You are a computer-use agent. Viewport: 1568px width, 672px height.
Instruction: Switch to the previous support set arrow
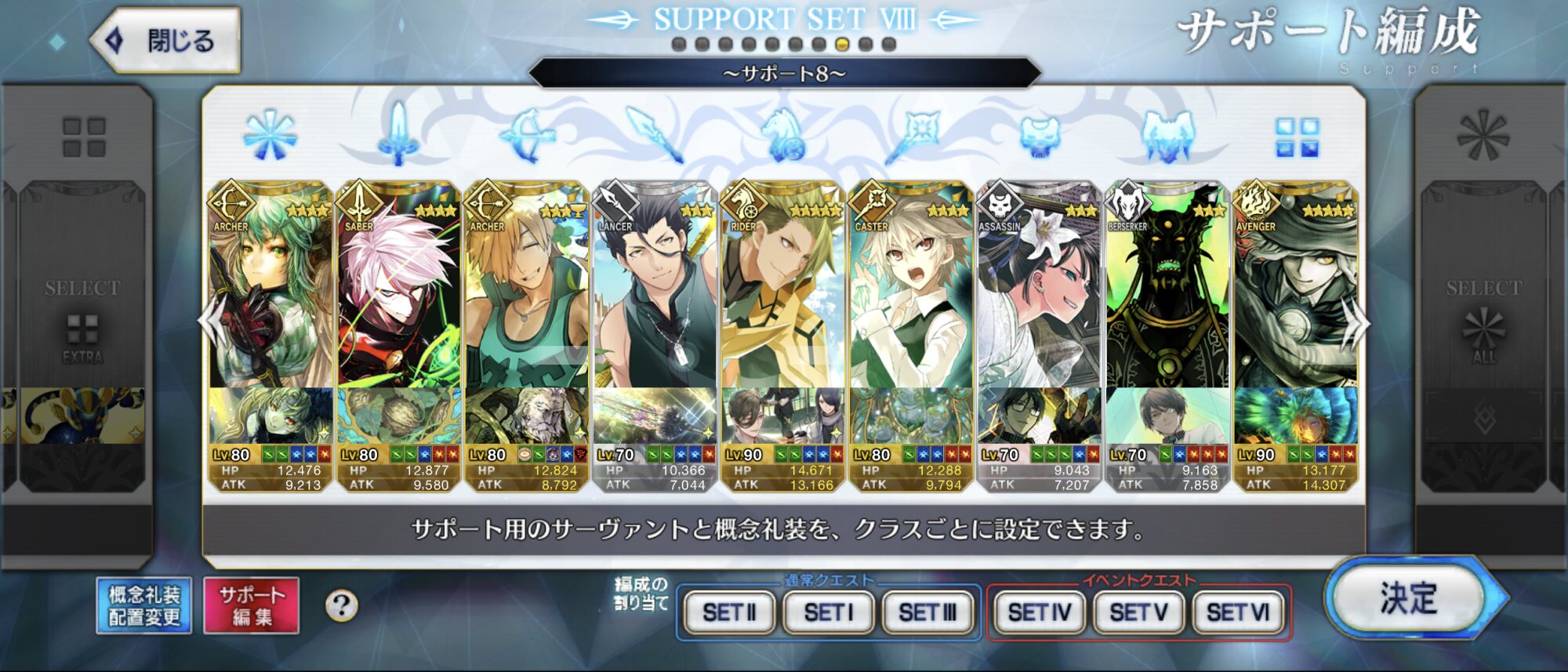(x=210, y=321)
